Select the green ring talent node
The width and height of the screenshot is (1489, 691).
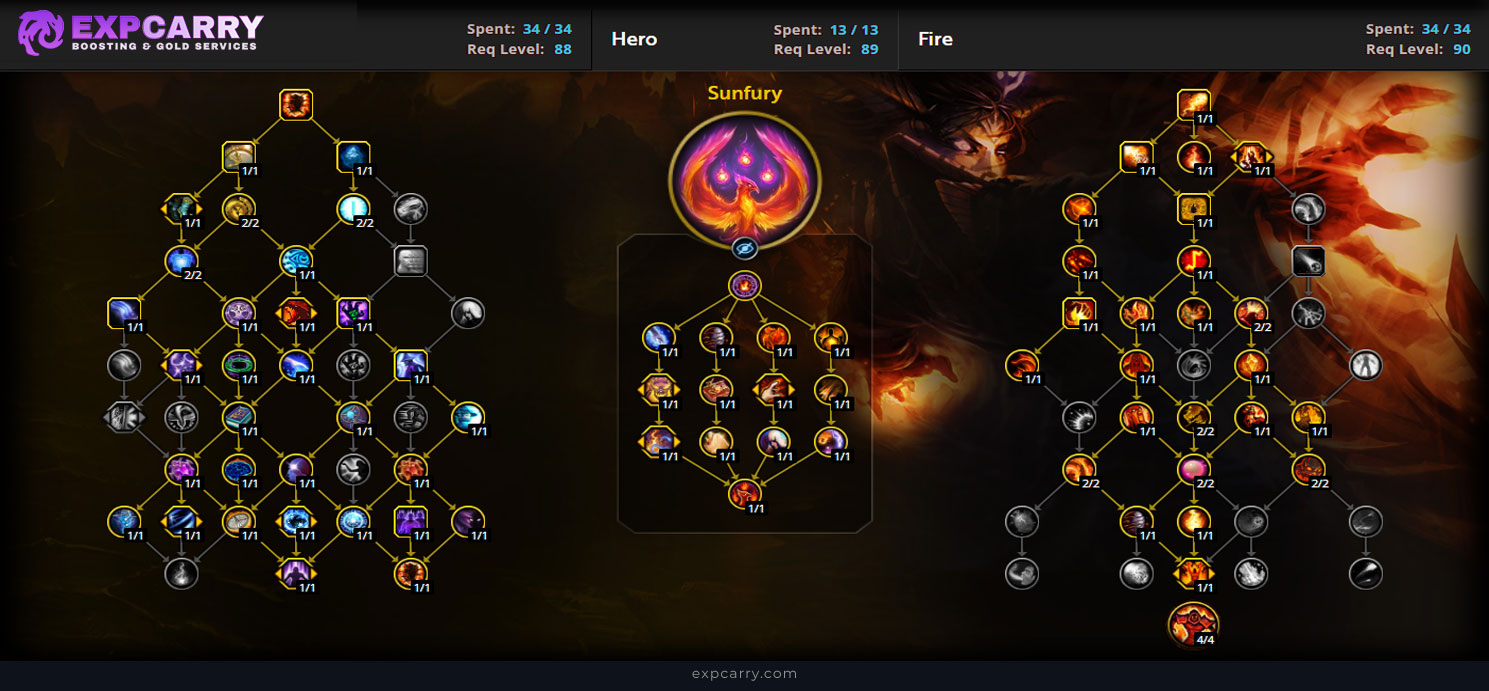click(239, 364)
